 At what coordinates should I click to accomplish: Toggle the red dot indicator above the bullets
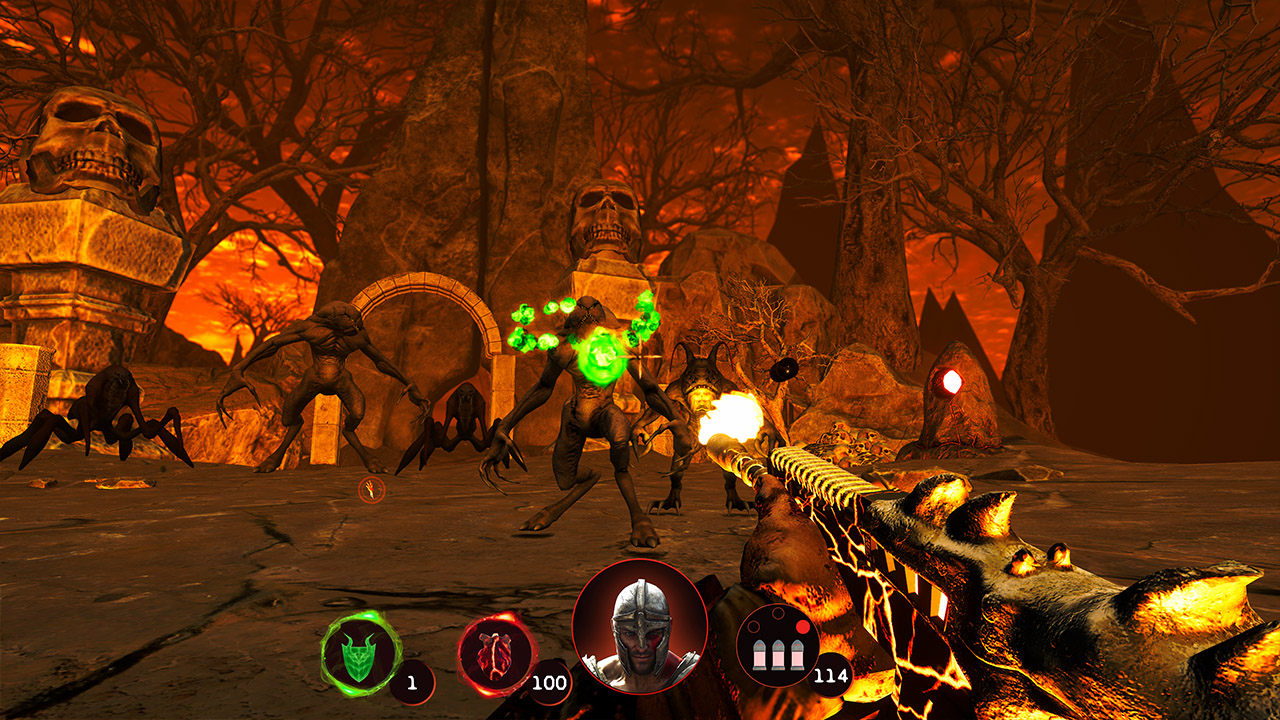pyautogui.click(x=803, y=626)
